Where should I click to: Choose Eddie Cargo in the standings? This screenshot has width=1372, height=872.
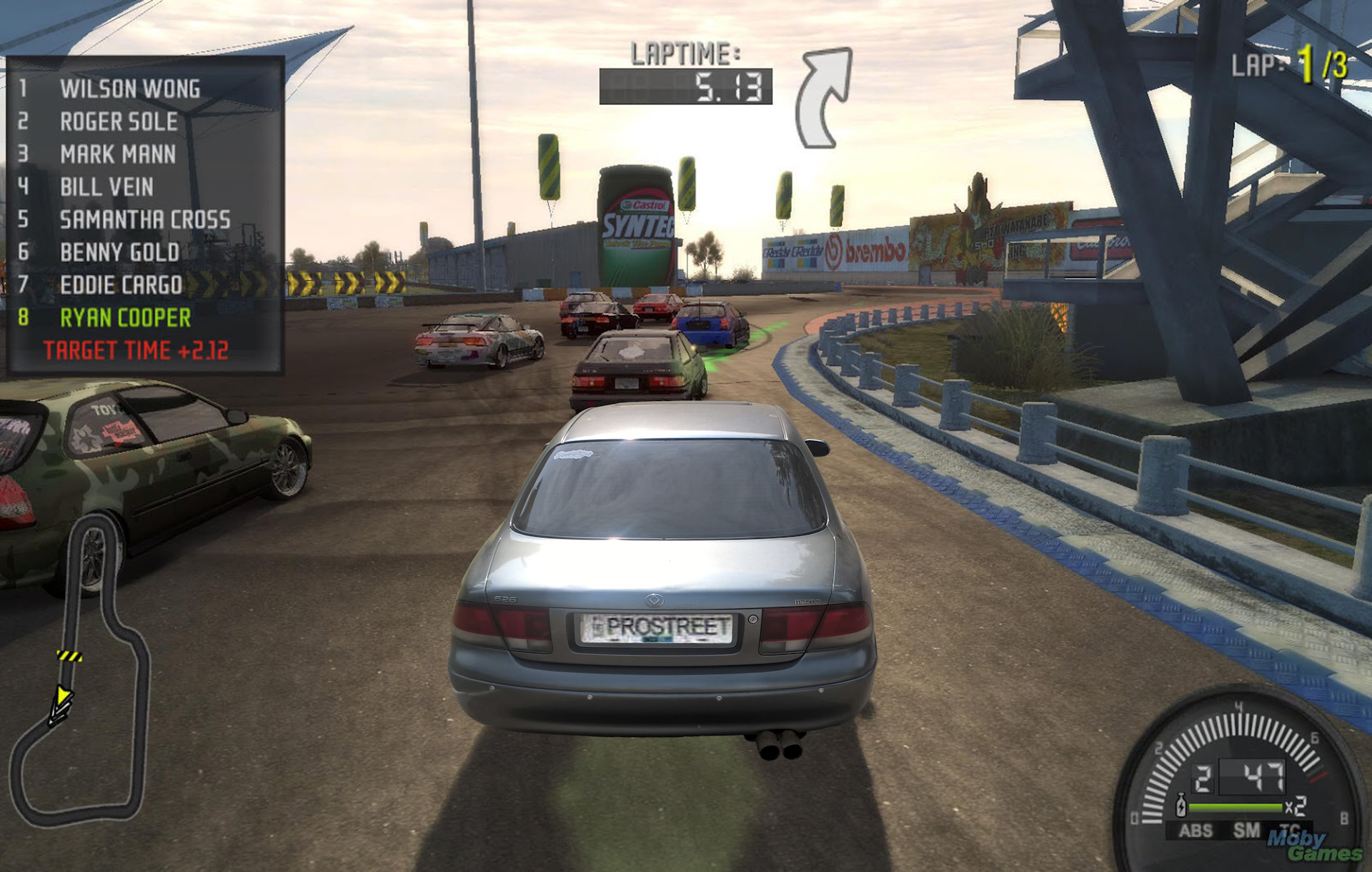[121, 285]
